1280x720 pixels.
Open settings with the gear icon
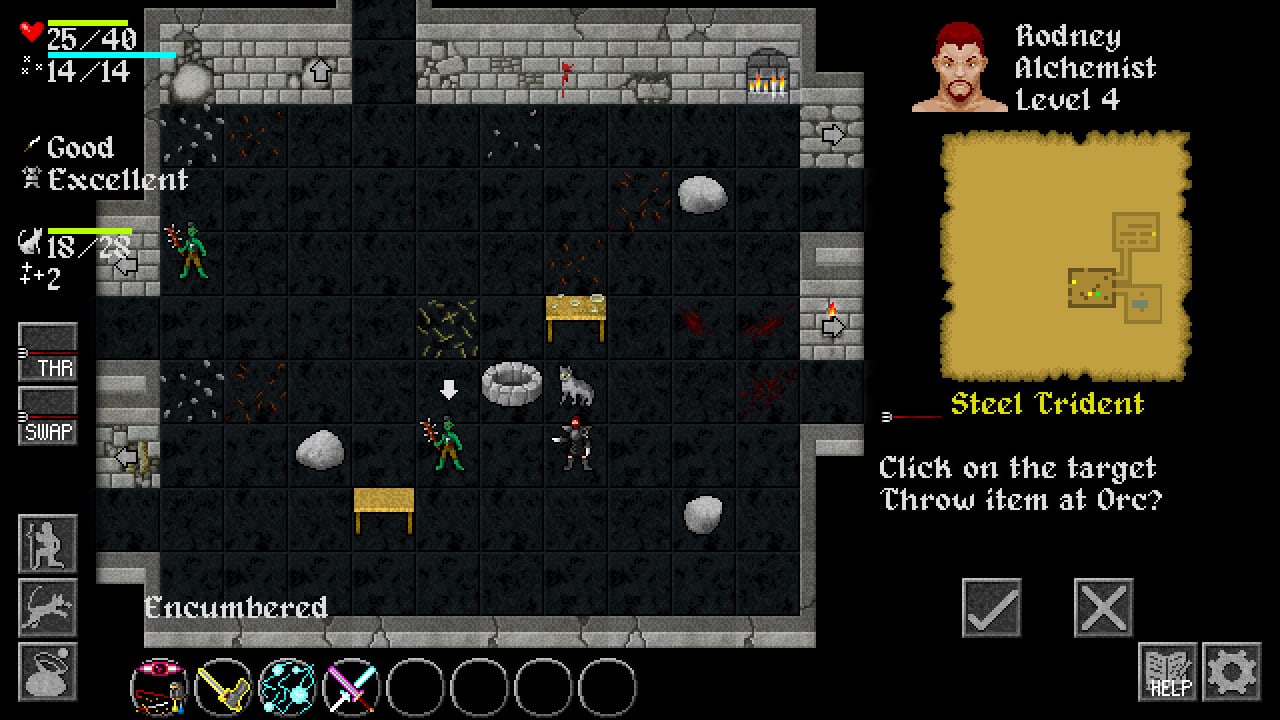1231,671
